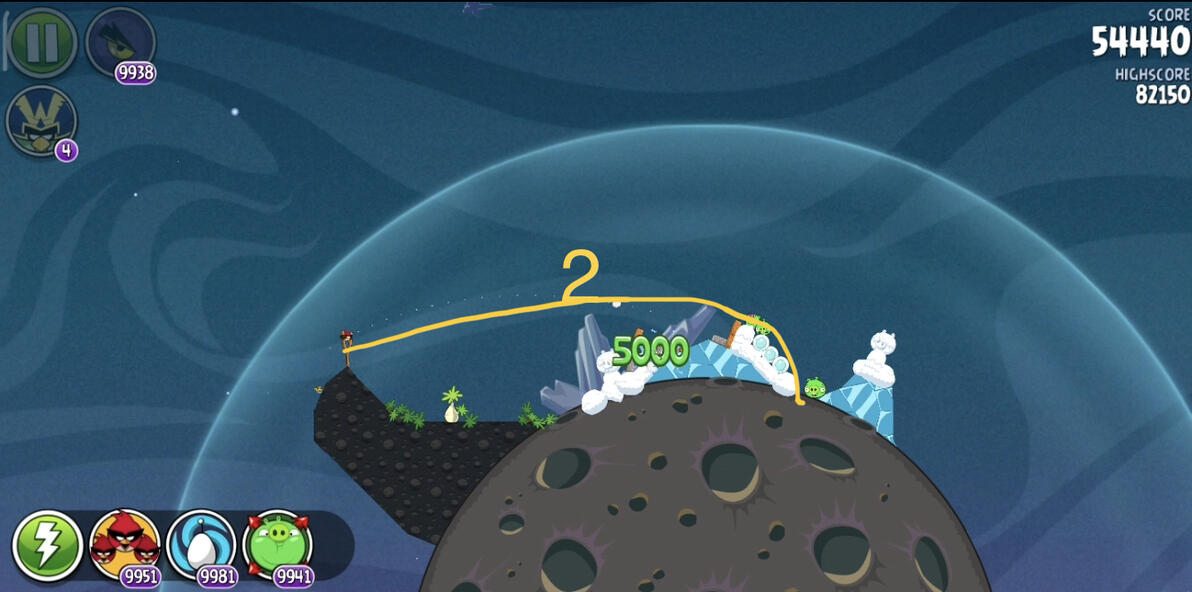Screen dimensions: 1192x592
Task: Use the Wingman bird power-up
Action: tap(41, 121)
